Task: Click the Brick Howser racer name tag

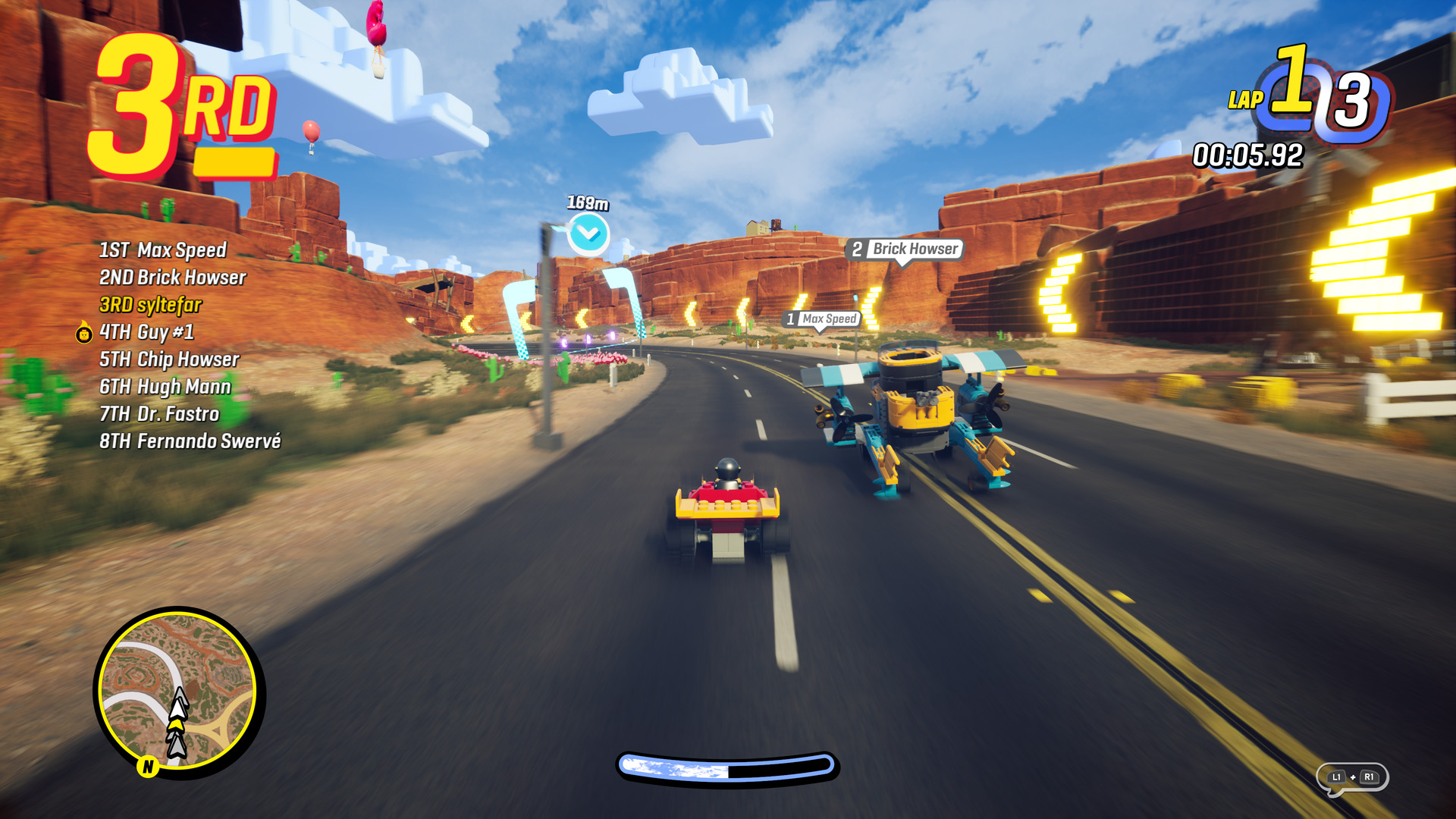Action: (x=905, y=249)
